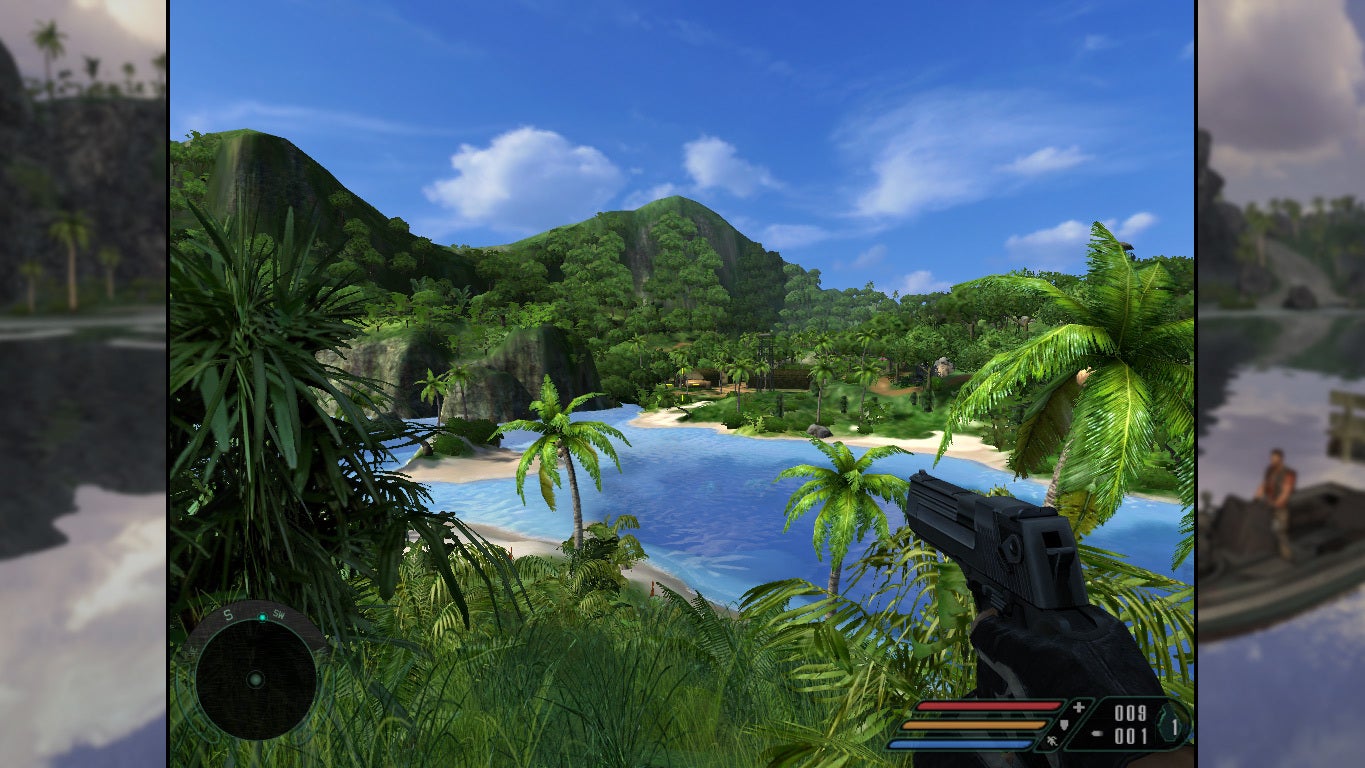Click the grenade icon beside the ammo counter
Image resolution: width=1365 pixels, height=768 pixels.
[1096, 733]
